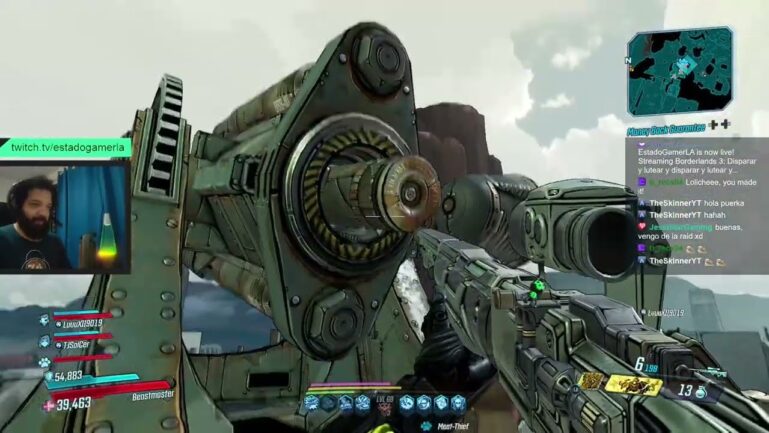Open the twitch.tv/estadogamerla channel banner
The height and width of the screenshot is (433, 769).
tap(65, 147)
